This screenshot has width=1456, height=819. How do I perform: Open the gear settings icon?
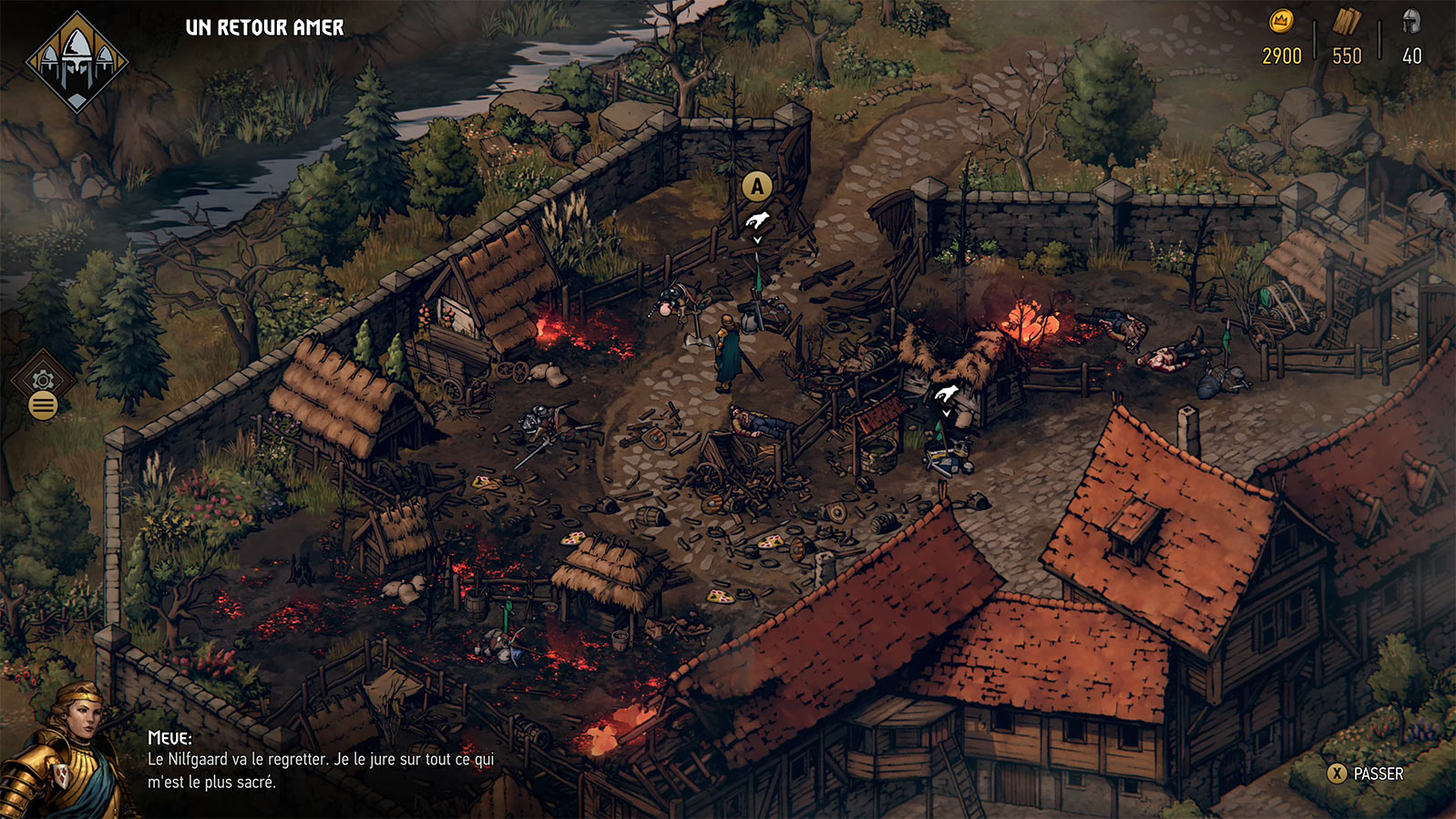pos(43,380)
